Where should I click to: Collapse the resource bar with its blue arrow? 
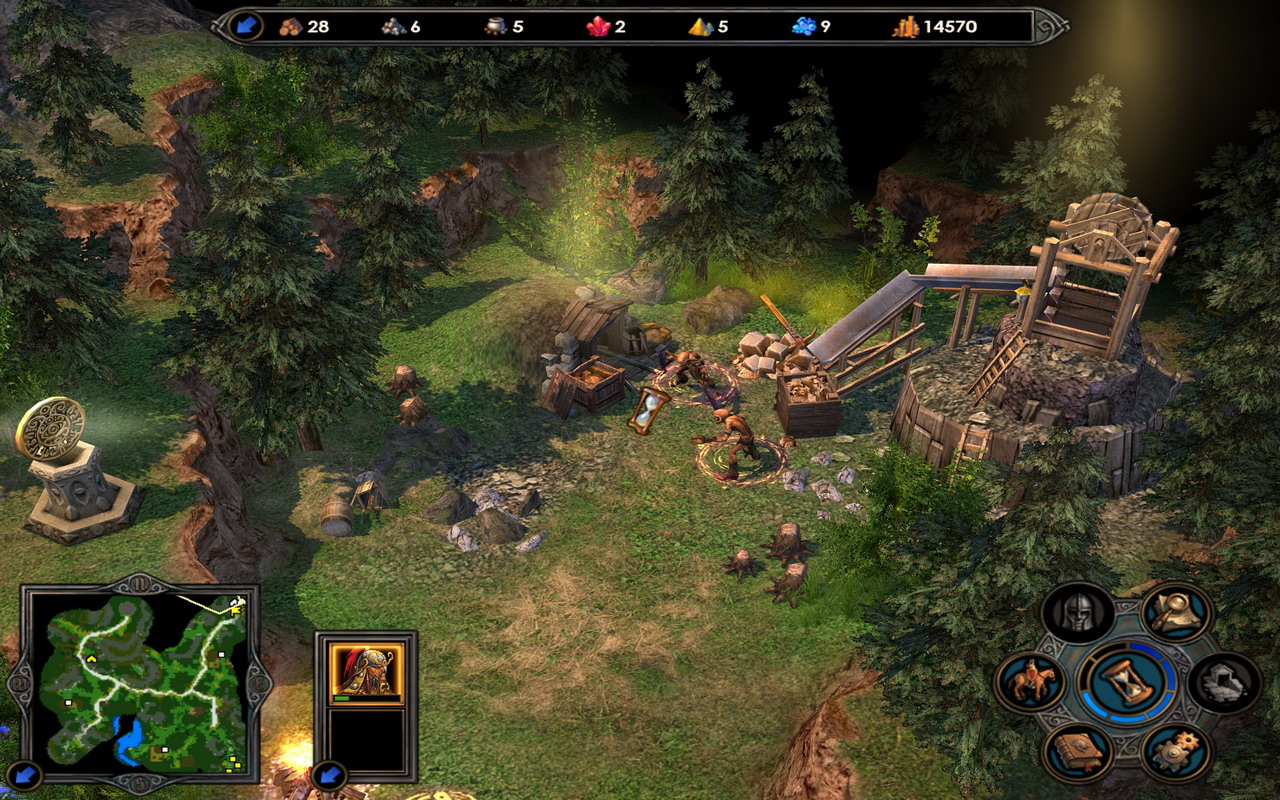[245, 26]
